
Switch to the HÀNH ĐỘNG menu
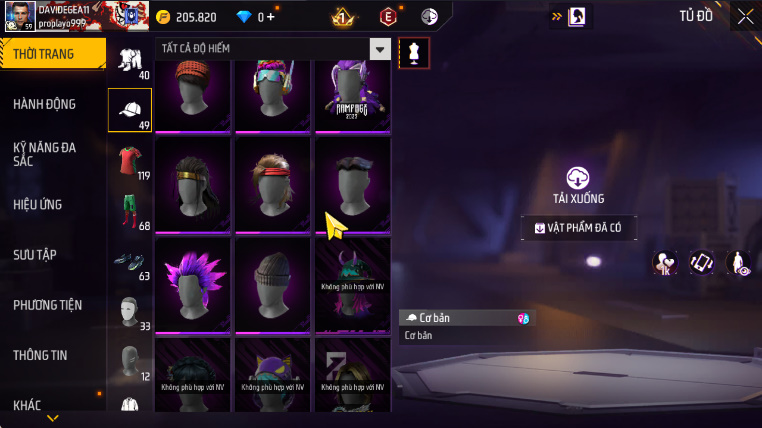tap(45, 104)
